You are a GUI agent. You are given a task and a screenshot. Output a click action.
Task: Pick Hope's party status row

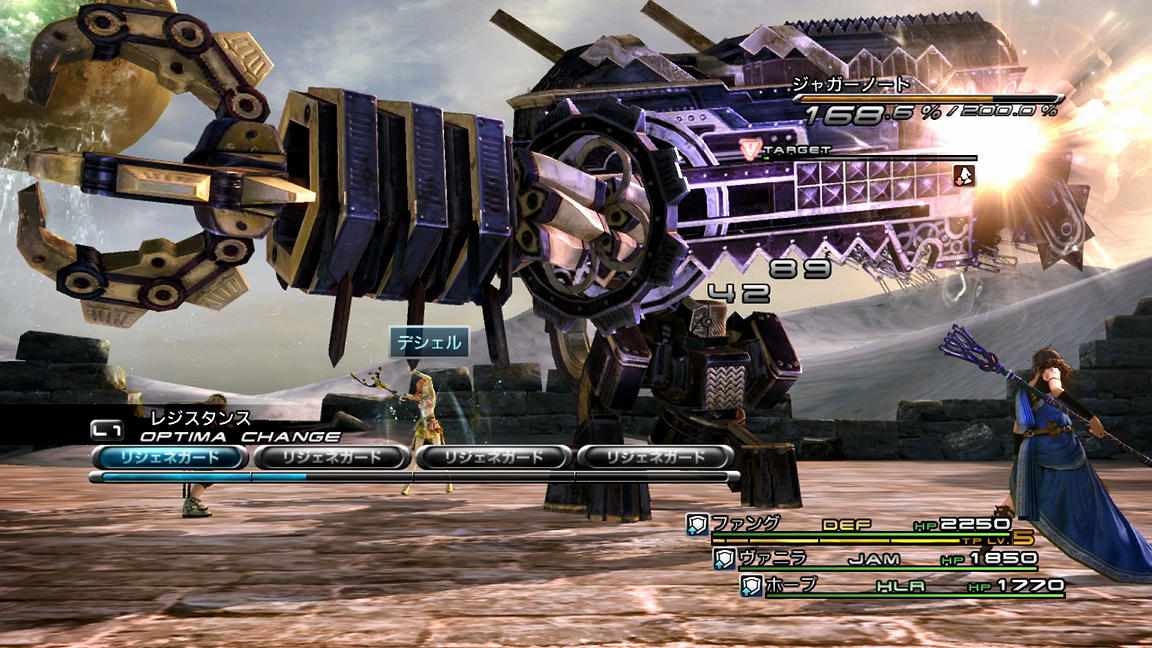click(900, 586)
